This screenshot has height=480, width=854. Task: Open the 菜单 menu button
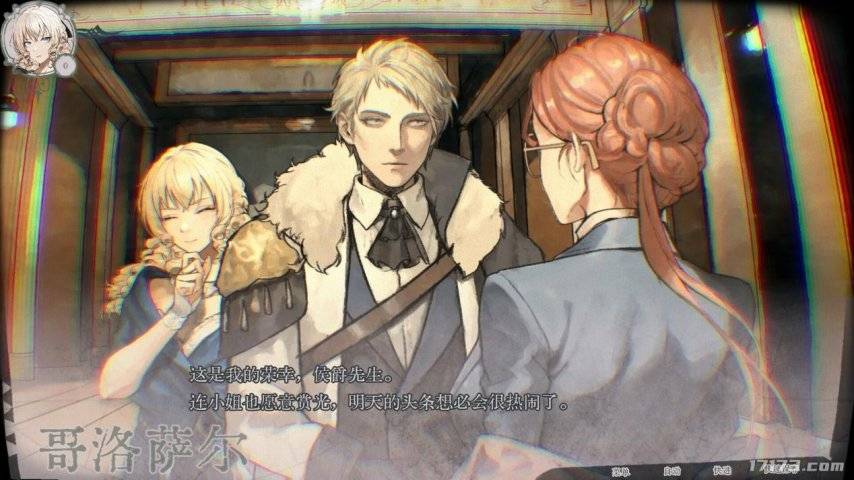pyautogui.click(x=621, y=468)
